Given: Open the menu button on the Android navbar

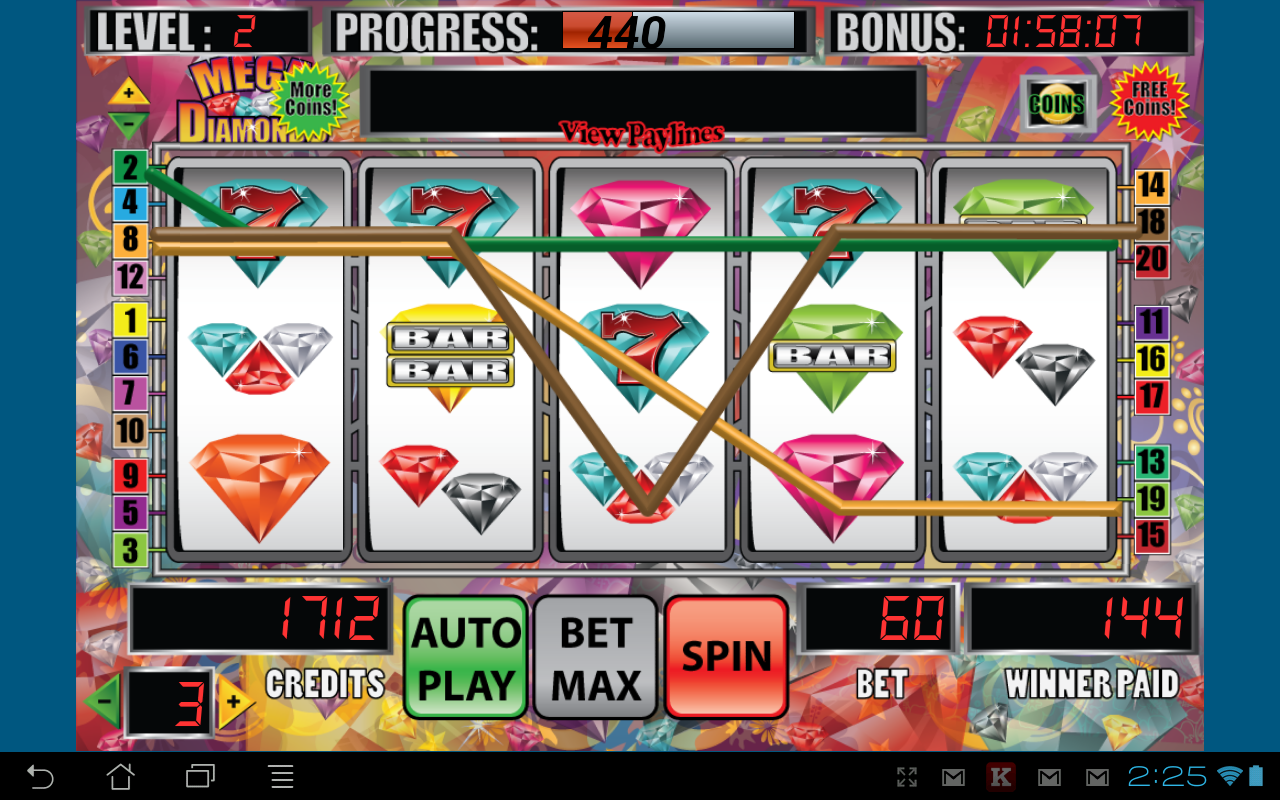Looking at the screenshot, I should tap(281, 776).
